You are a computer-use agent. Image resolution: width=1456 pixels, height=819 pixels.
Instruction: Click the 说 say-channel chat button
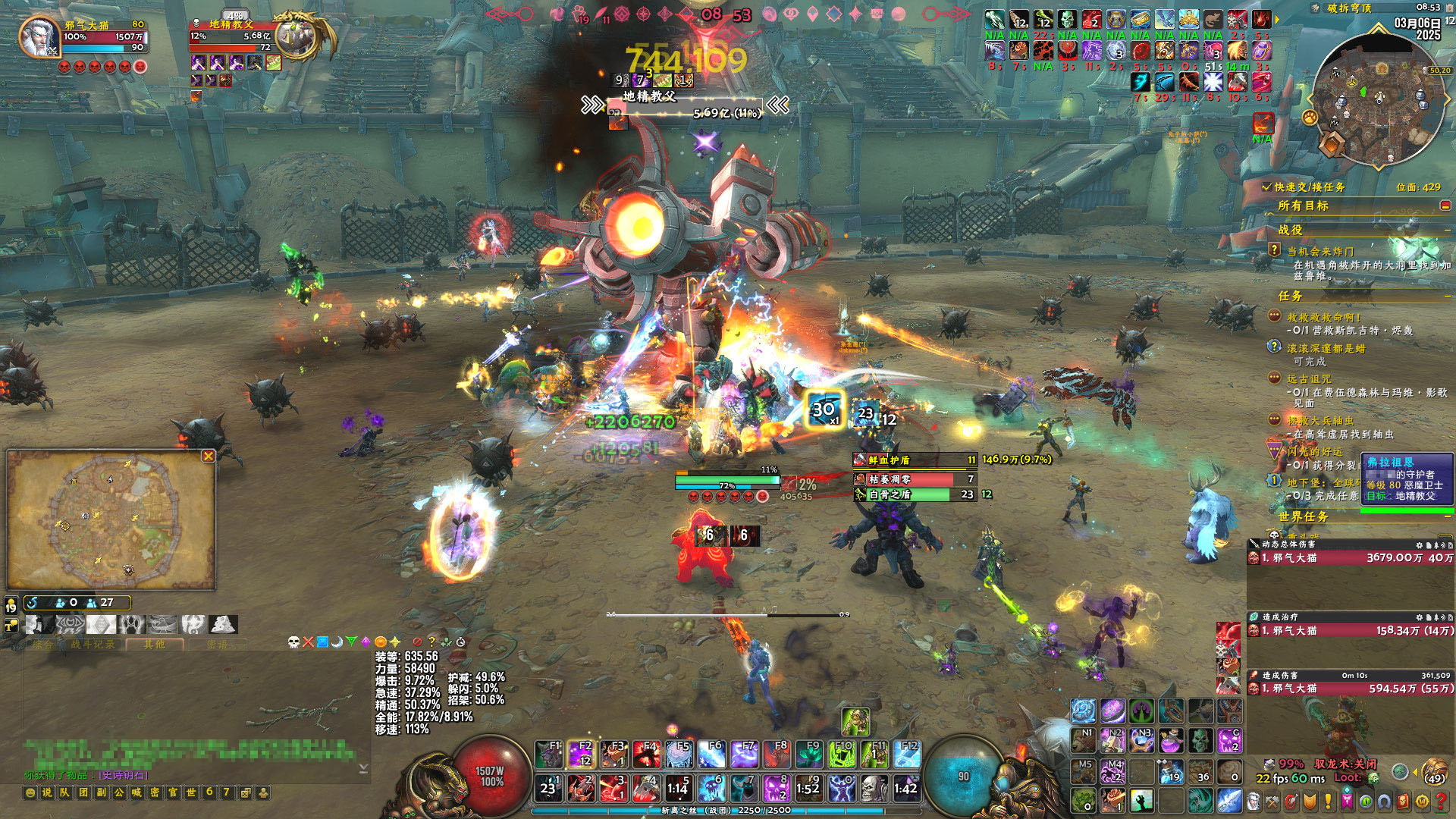click(x=47, y=792)
